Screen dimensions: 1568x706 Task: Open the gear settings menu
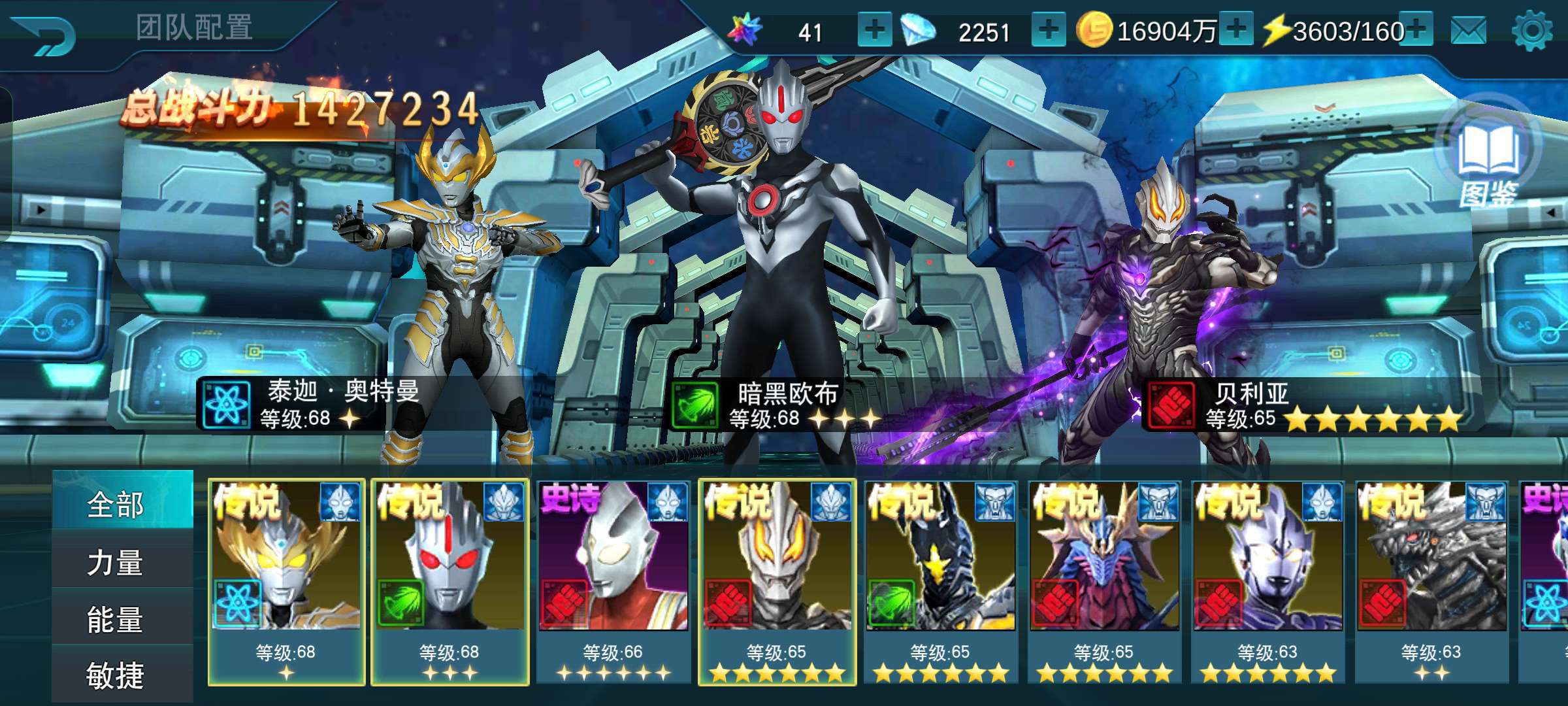pyautogui.click(x=1531, y=31)
